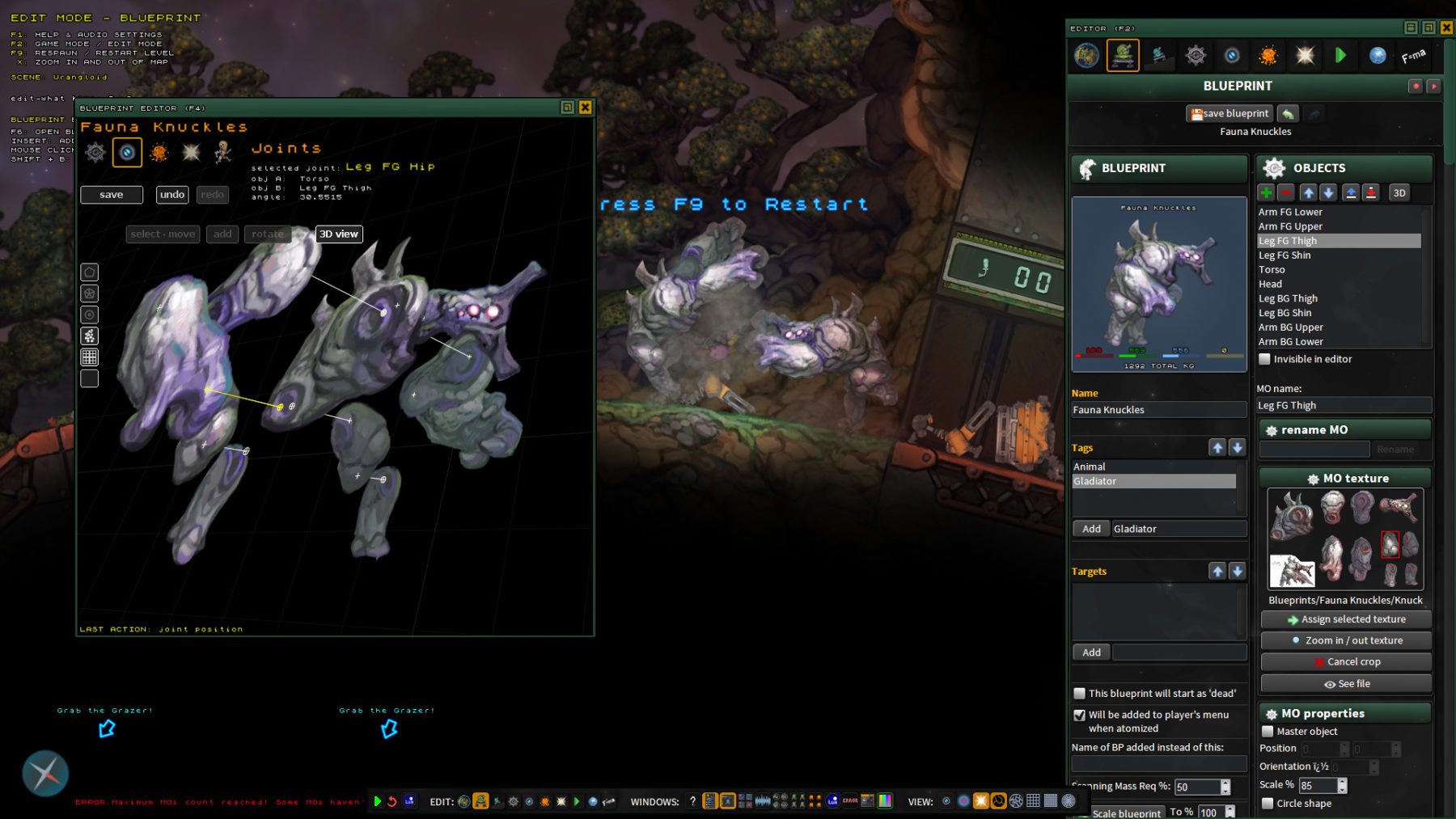The height and width of the screenshot is (819, 1456).
Task: Close the Blueprint Editor window
Action: pyautogui.click(x=585, y=108)
